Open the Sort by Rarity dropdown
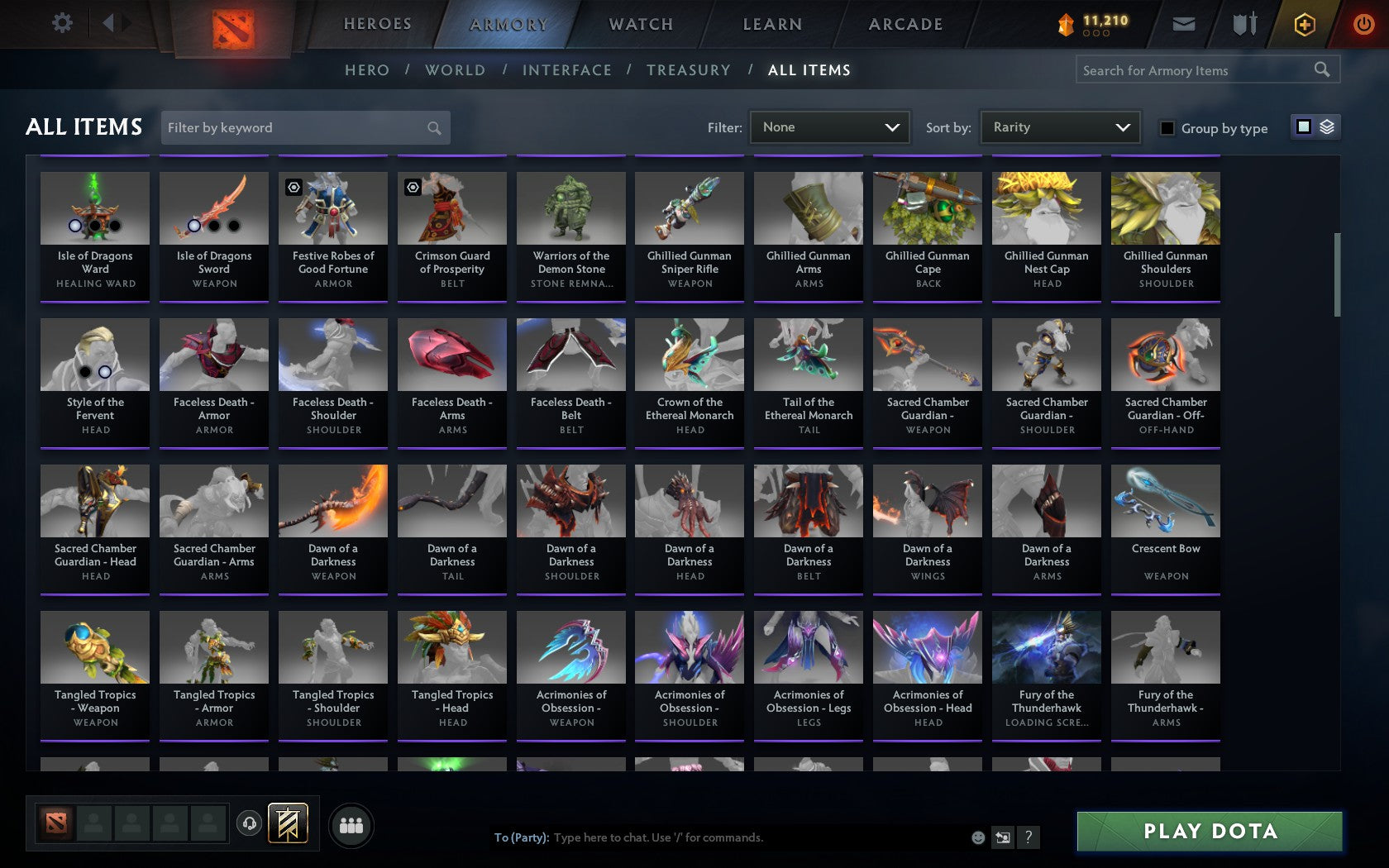The width and height of the screenshot is (1389, 868). click(x=1059, y=127)
